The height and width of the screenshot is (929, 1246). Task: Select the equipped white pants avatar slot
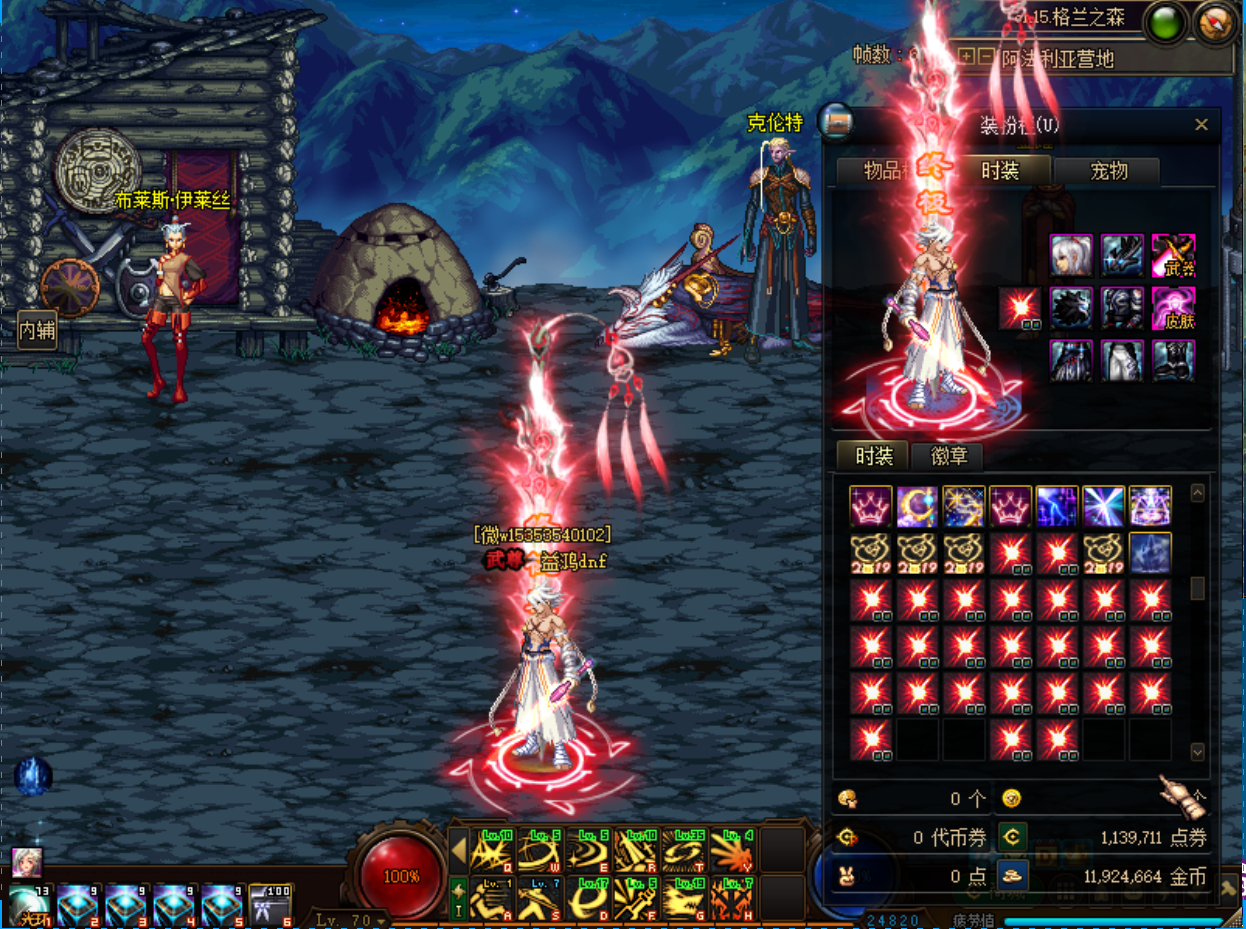click(1122, 360)
